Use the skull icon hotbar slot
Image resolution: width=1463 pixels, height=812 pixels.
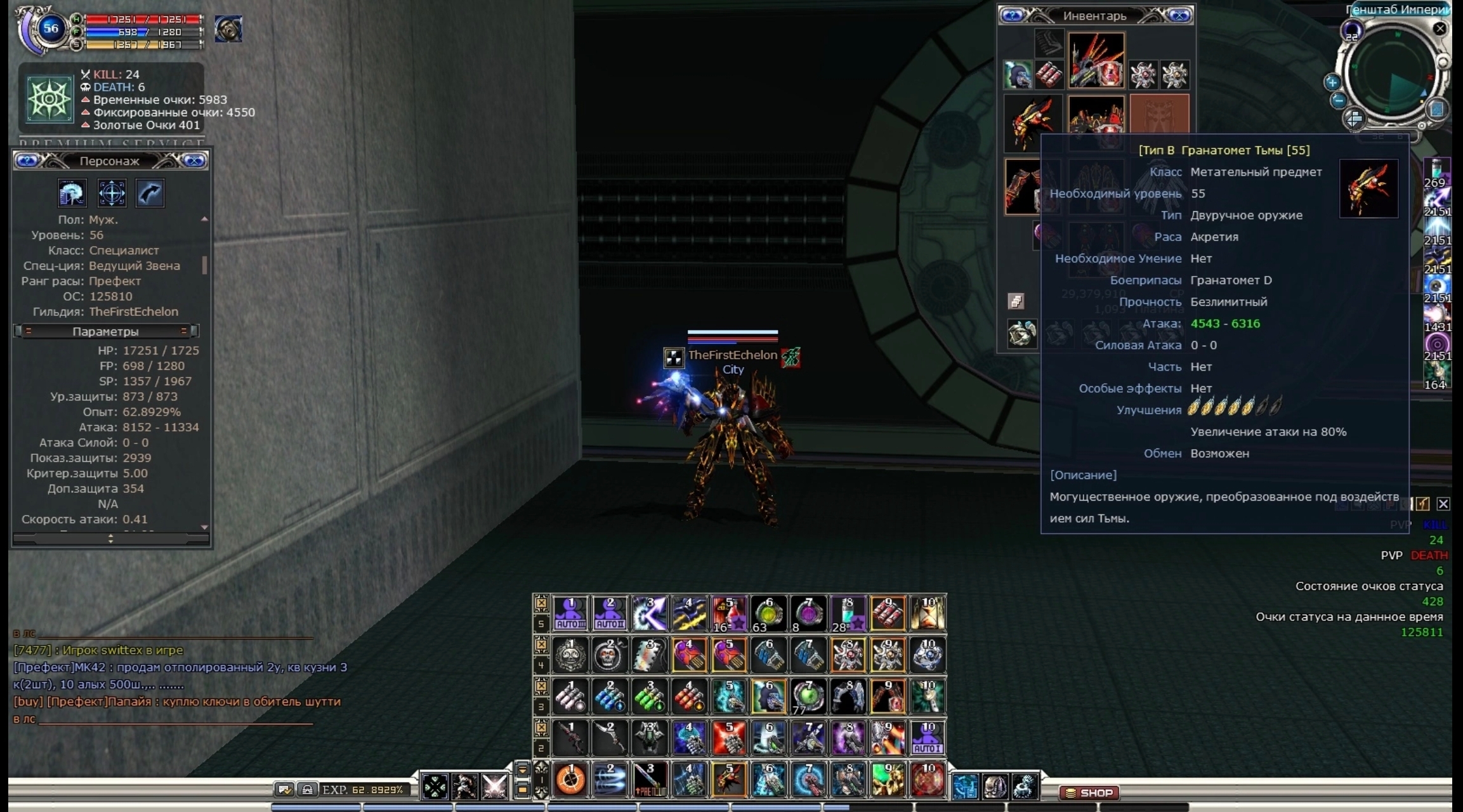click(610, 655)
